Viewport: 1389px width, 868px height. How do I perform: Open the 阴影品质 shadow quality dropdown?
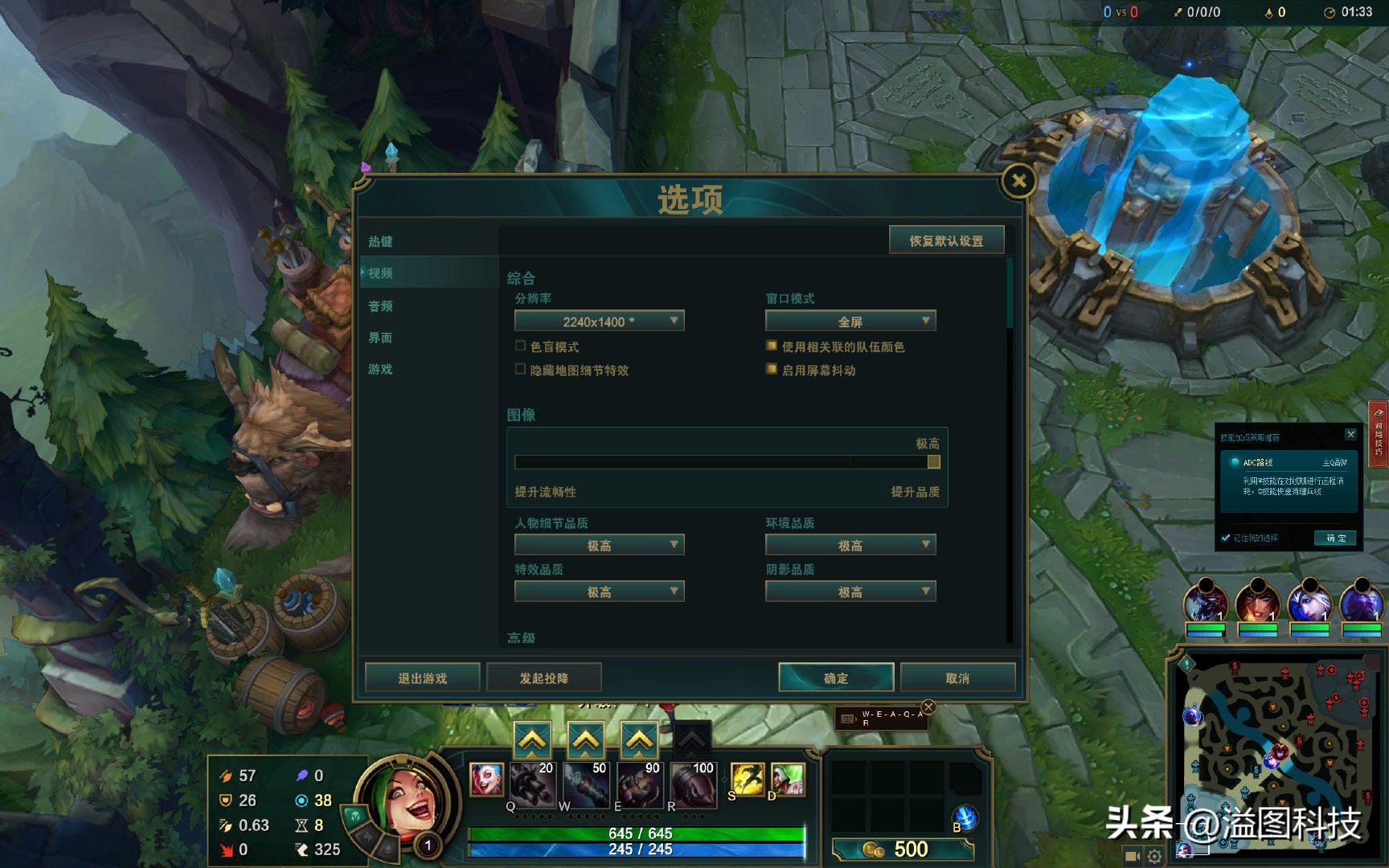[850, 592]
